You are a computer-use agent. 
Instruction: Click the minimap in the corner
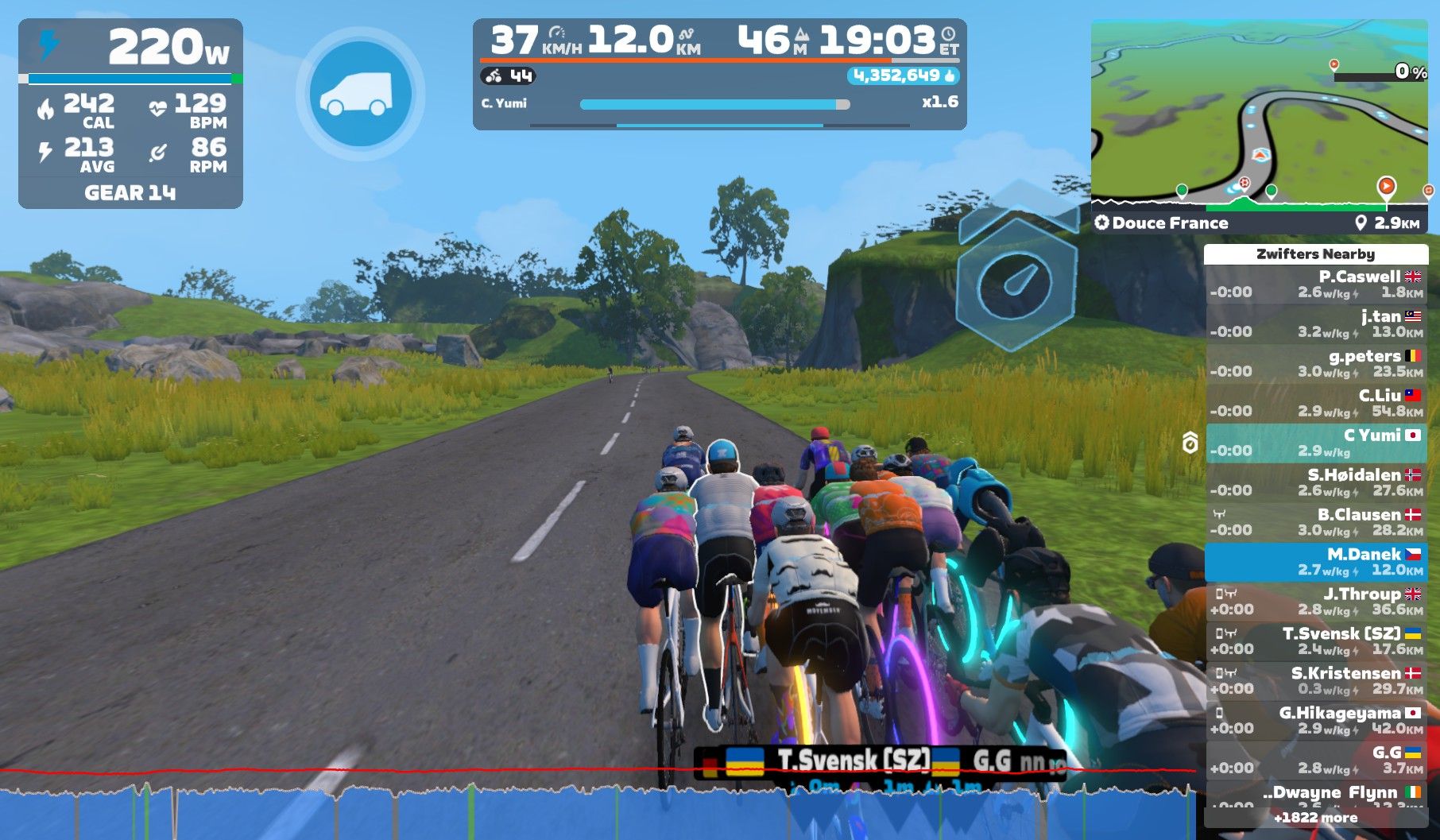coord(1259,111)
